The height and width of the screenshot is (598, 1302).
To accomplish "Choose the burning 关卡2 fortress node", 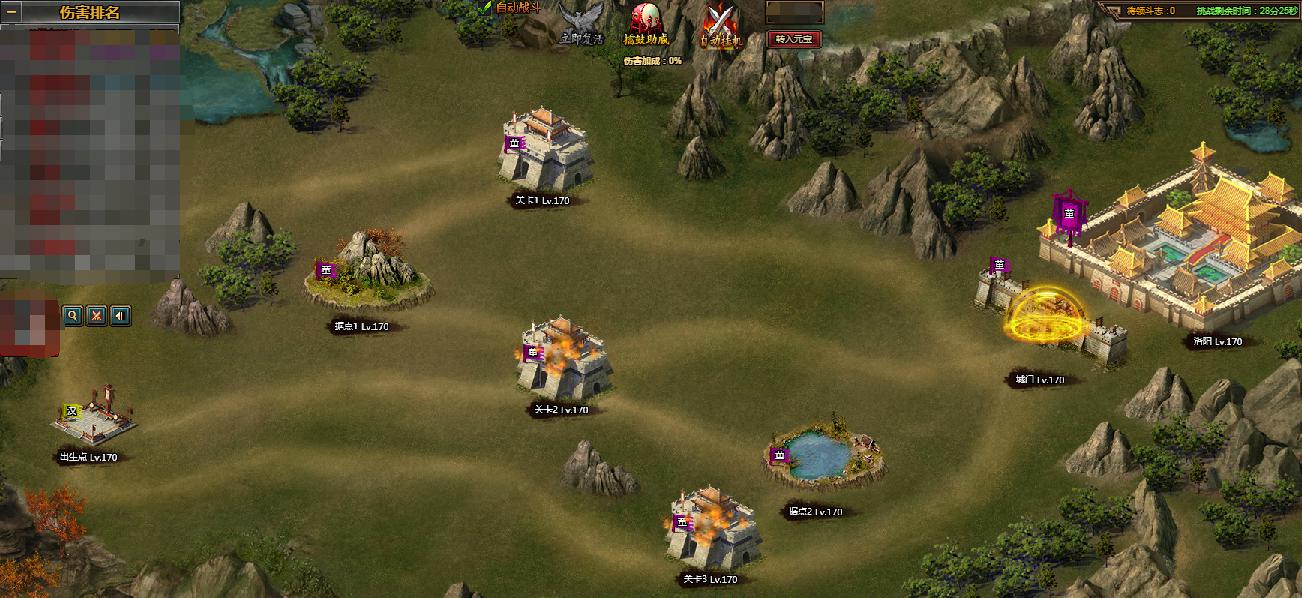I will point(562,358).
